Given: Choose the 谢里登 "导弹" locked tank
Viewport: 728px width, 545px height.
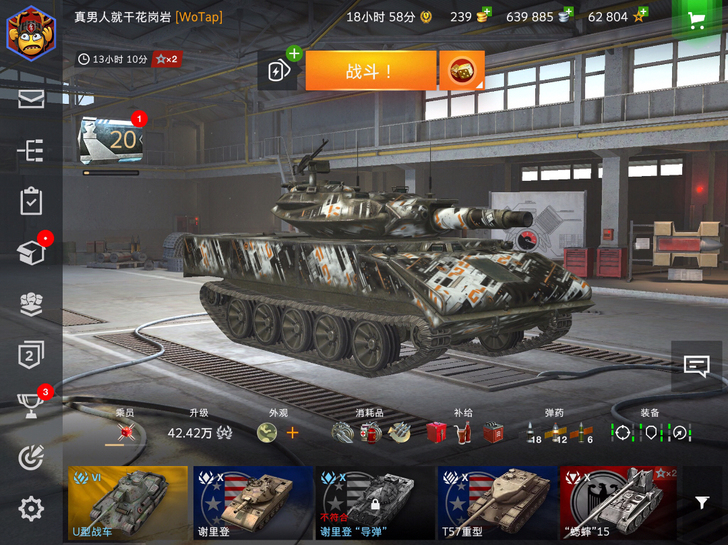Looking at the screenshot, I should pos(374,502).
